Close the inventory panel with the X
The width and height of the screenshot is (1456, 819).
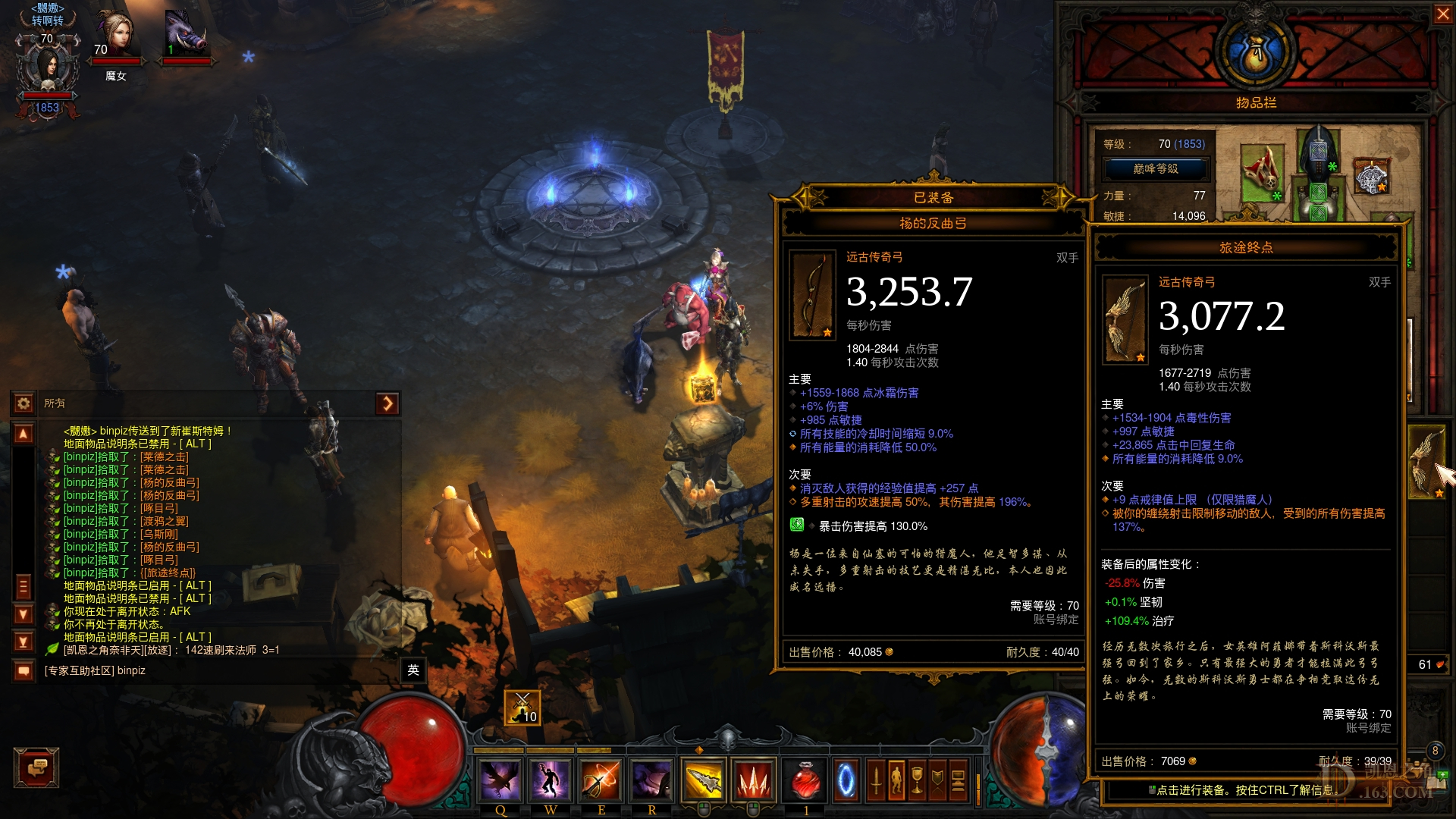1442,14
